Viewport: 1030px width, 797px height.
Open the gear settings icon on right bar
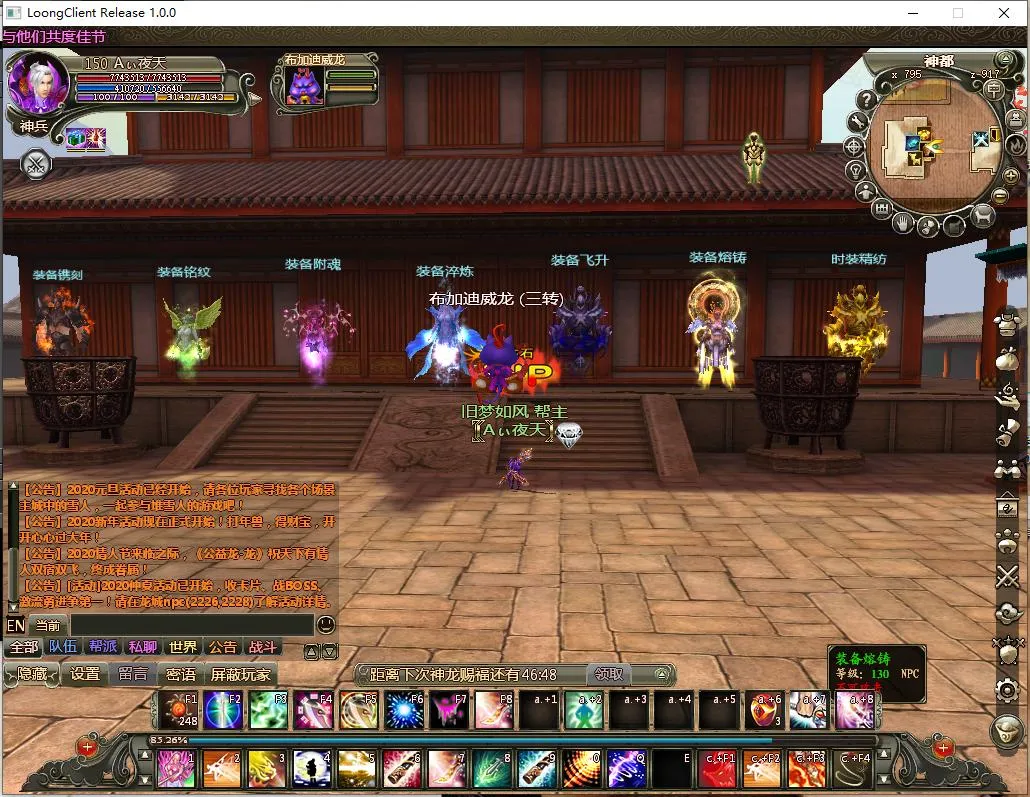tap(1007, 690)
